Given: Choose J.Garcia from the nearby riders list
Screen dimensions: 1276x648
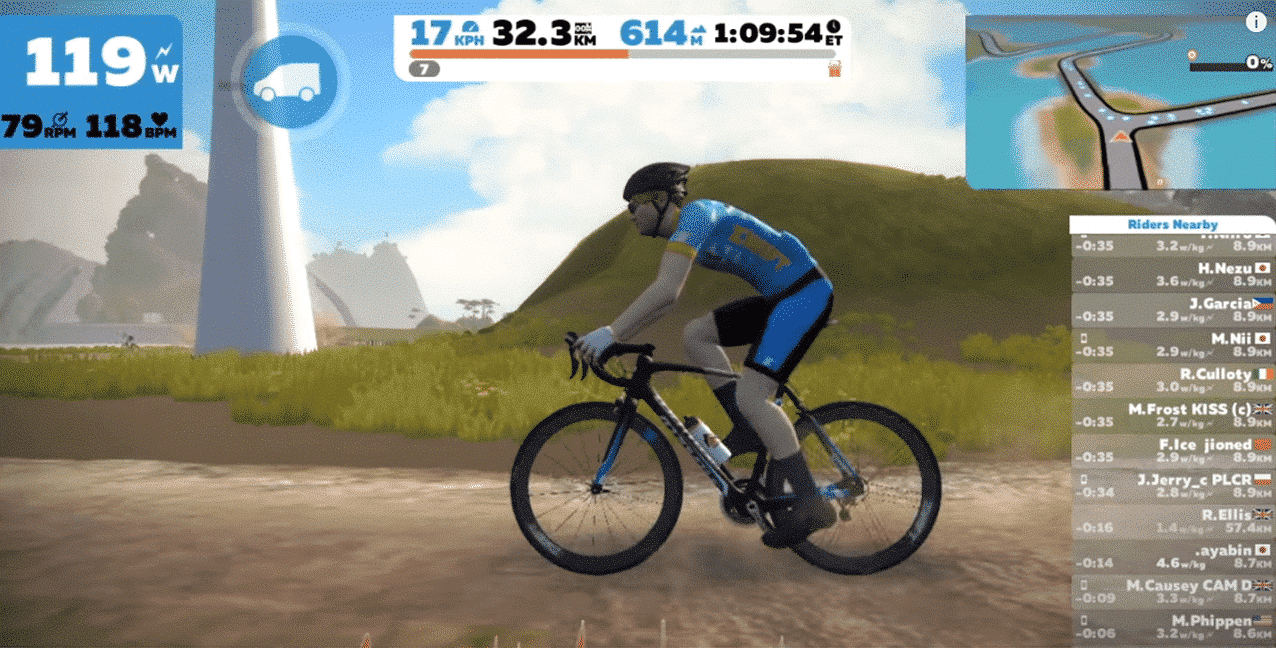Looking at the screenshot, I should point(1172,309).
